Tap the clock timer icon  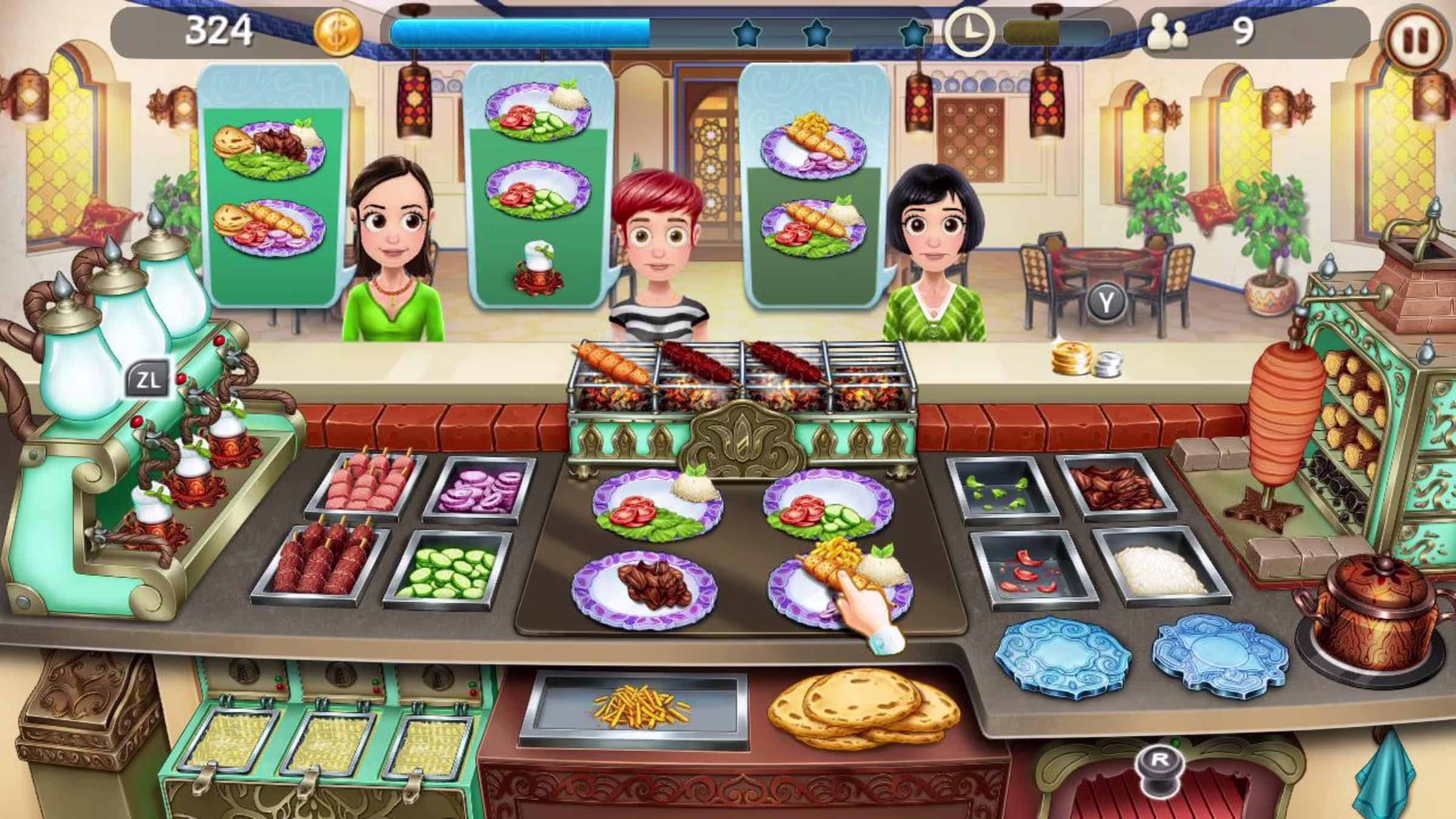pos(970,33)
